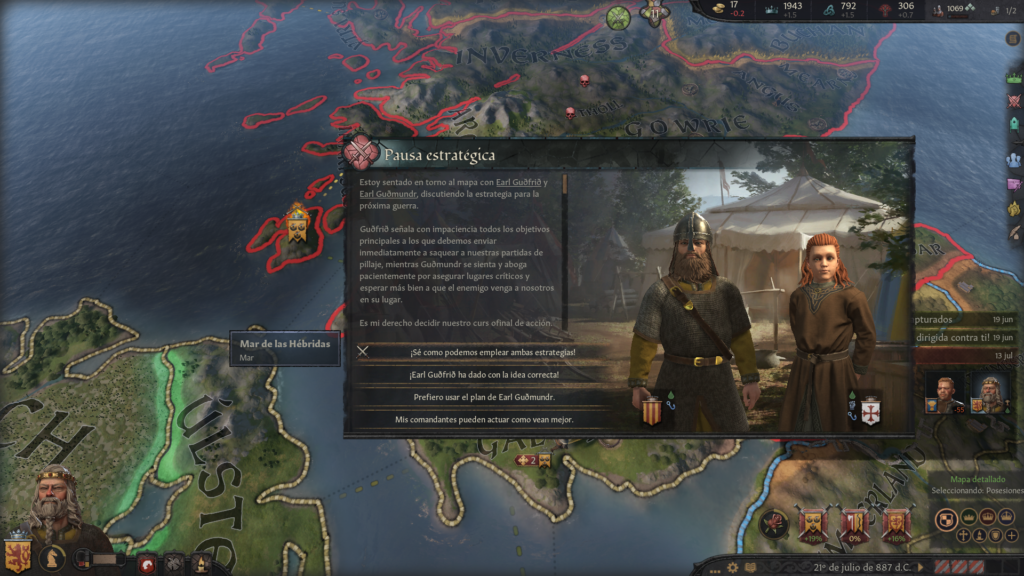Click the candle icon near the portrait
This screenshot has width=1024, height=576.
(201, 564)
